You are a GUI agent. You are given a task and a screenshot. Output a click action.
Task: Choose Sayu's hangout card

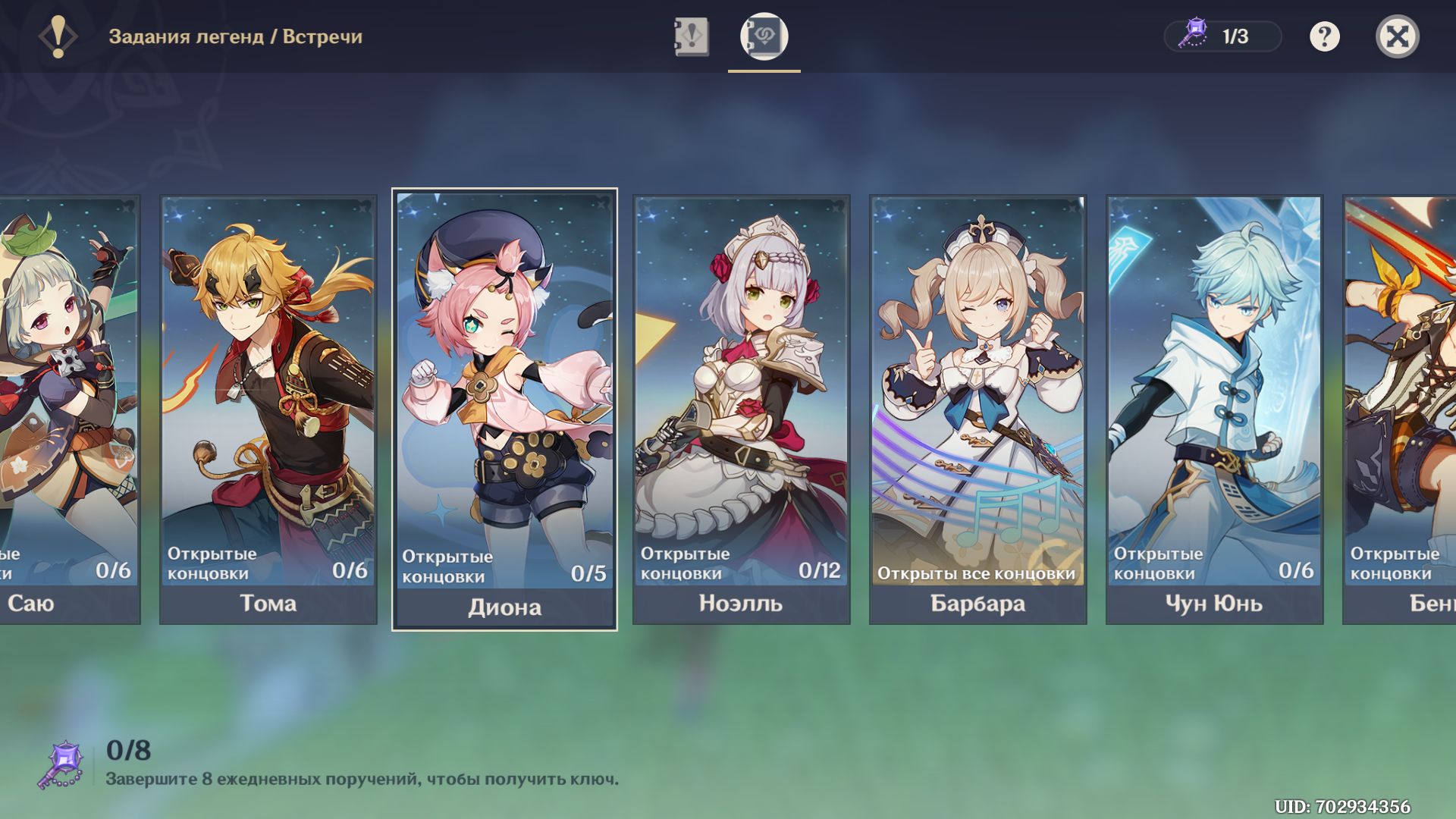click(70, 409)
